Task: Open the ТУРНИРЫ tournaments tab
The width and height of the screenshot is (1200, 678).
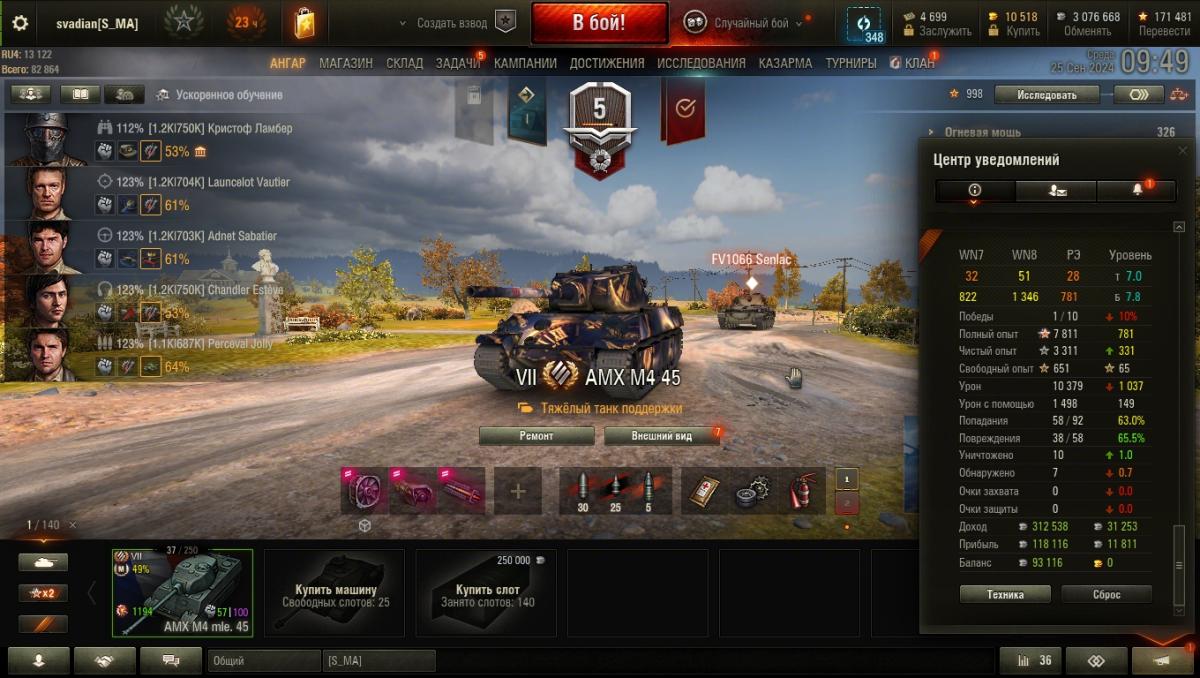Action: (x=851, y=63)
